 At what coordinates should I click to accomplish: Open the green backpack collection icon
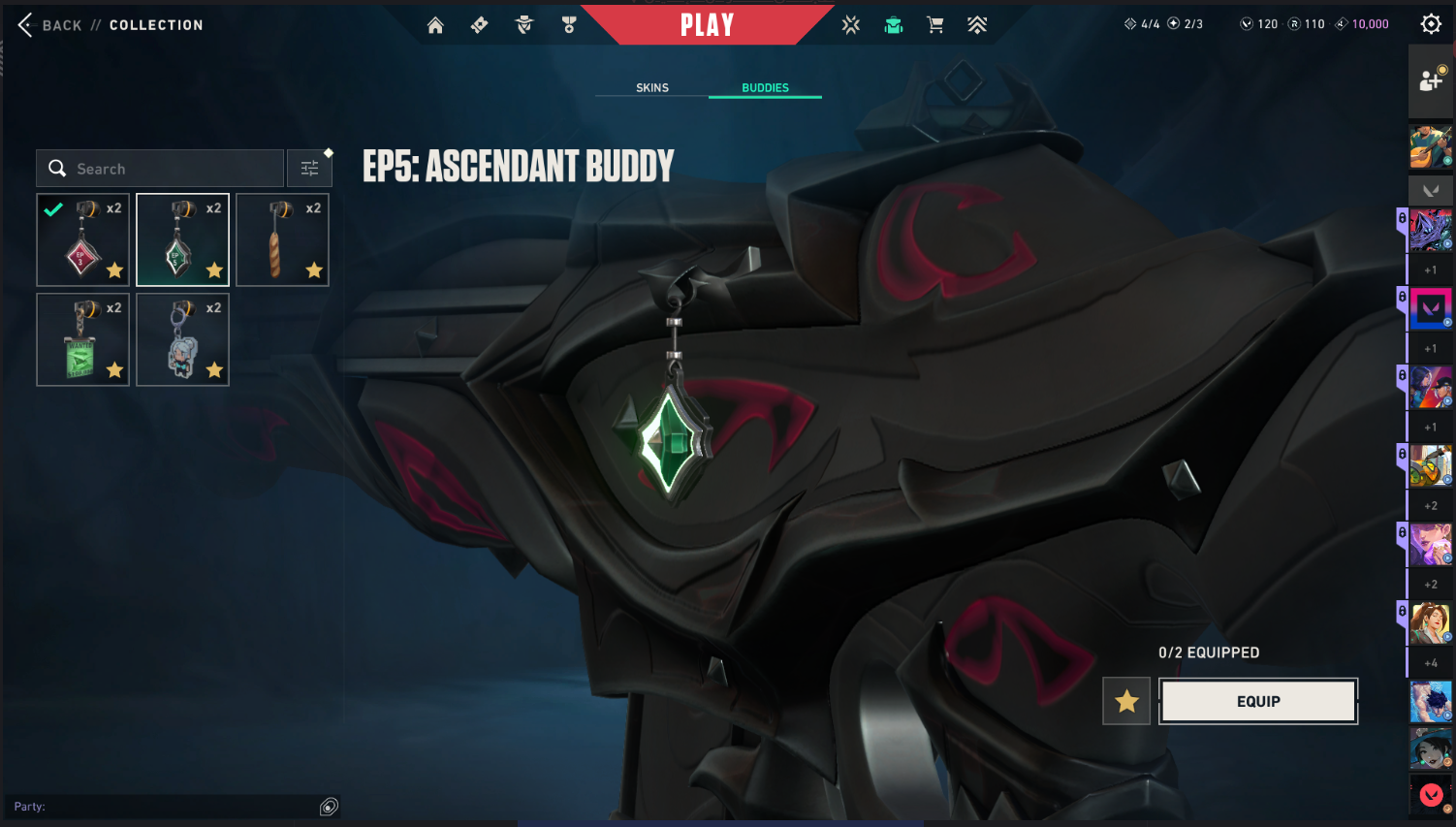[x=894, y=25]
